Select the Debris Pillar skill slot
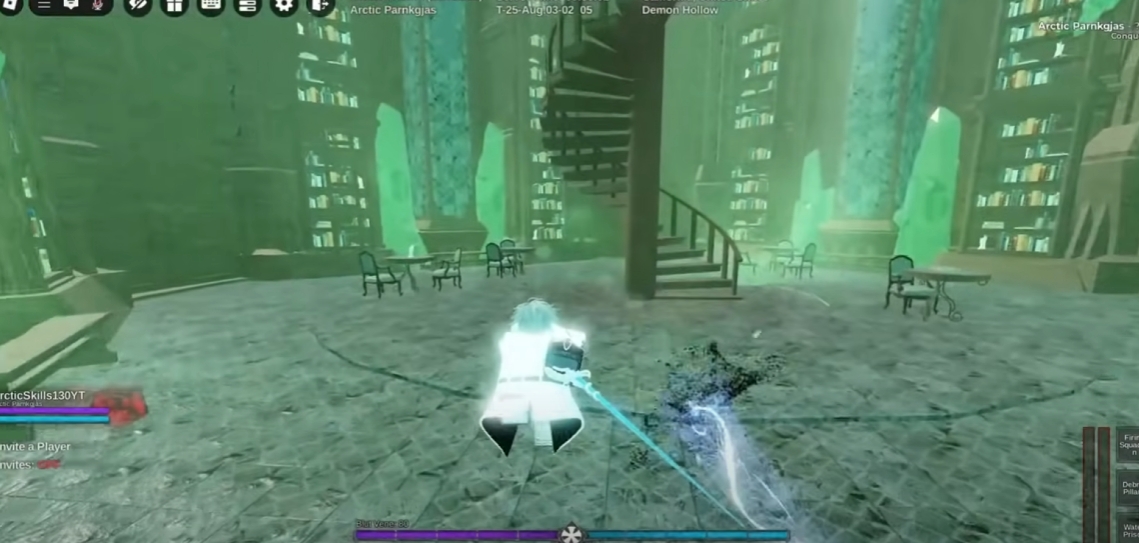This screenshot has height=543, width=1139. point(1129,490)
